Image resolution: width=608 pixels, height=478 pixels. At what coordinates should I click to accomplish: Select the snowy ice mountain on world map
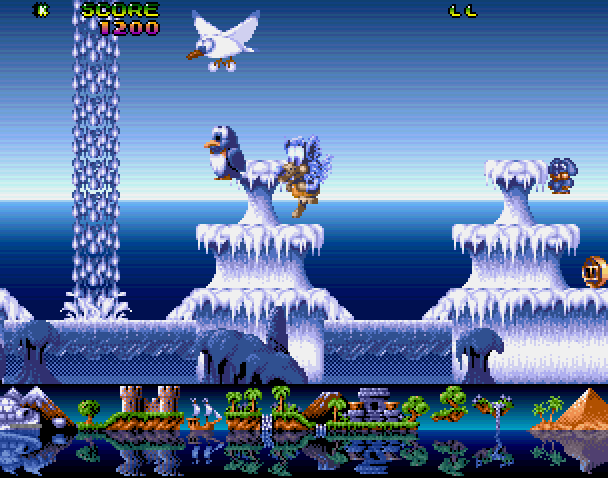(28, 407)
